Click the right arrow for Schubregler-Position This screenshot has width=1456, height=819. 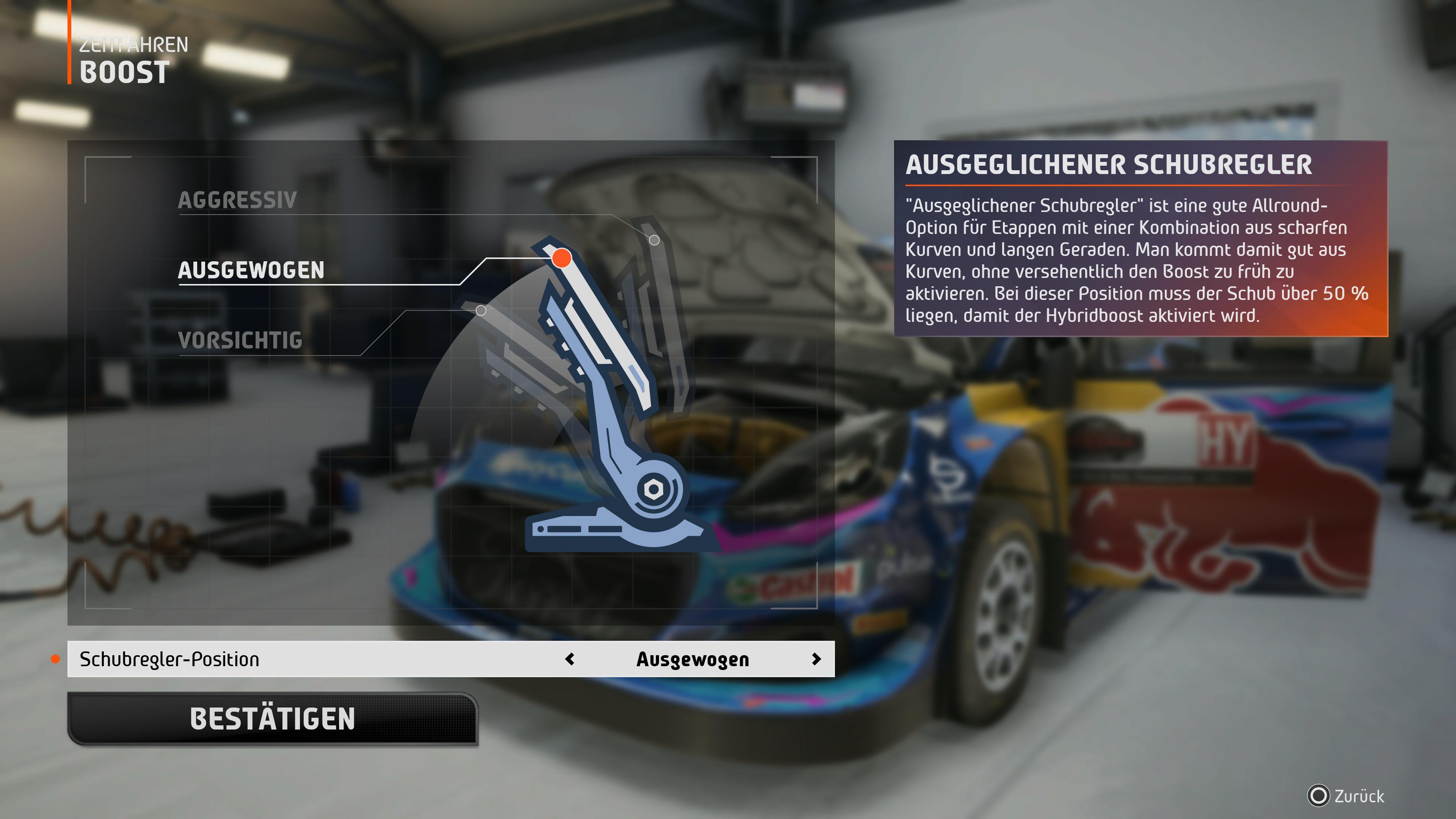coord(816,659)
